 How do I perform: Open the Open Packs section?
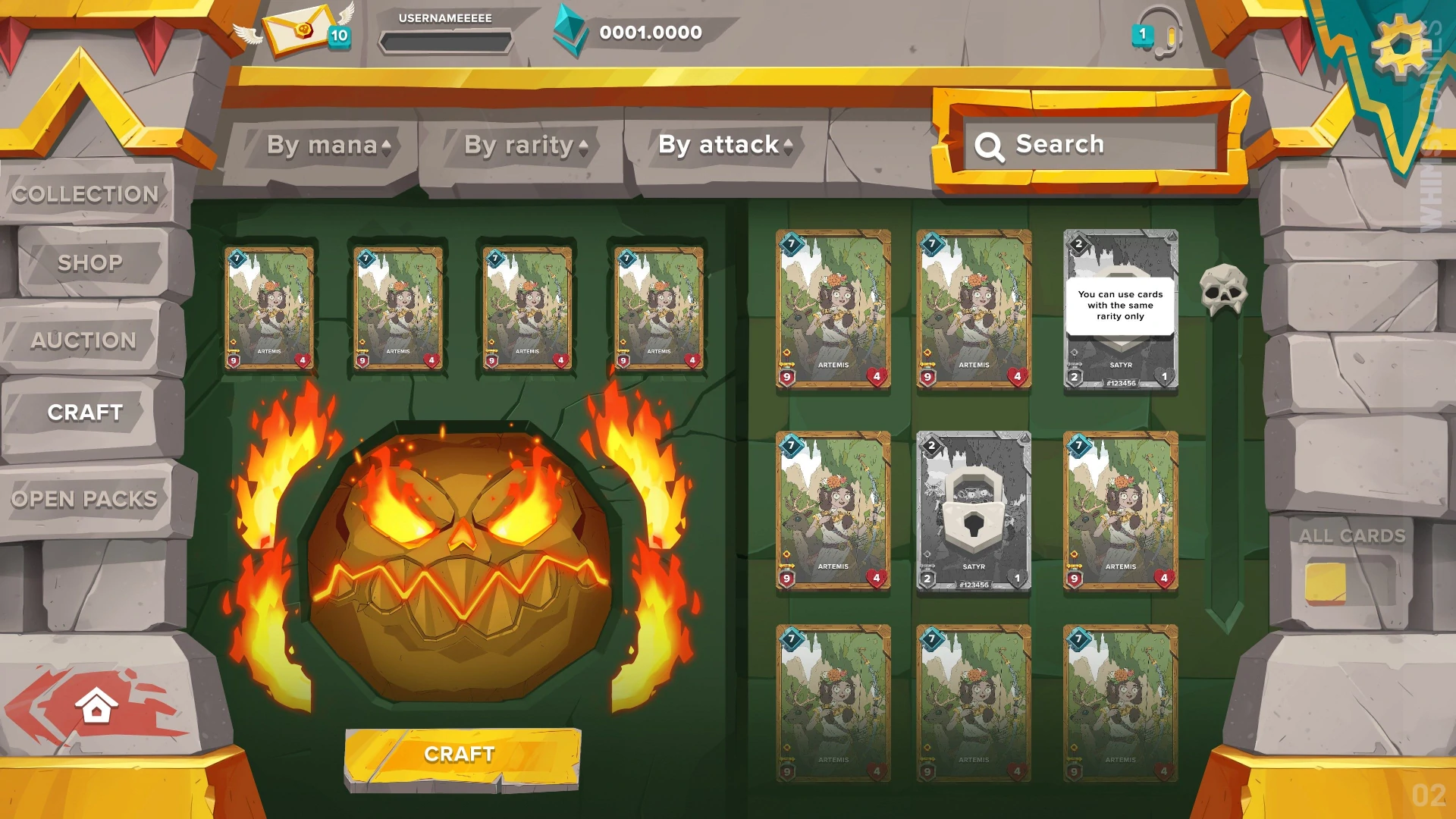point(85,498)
